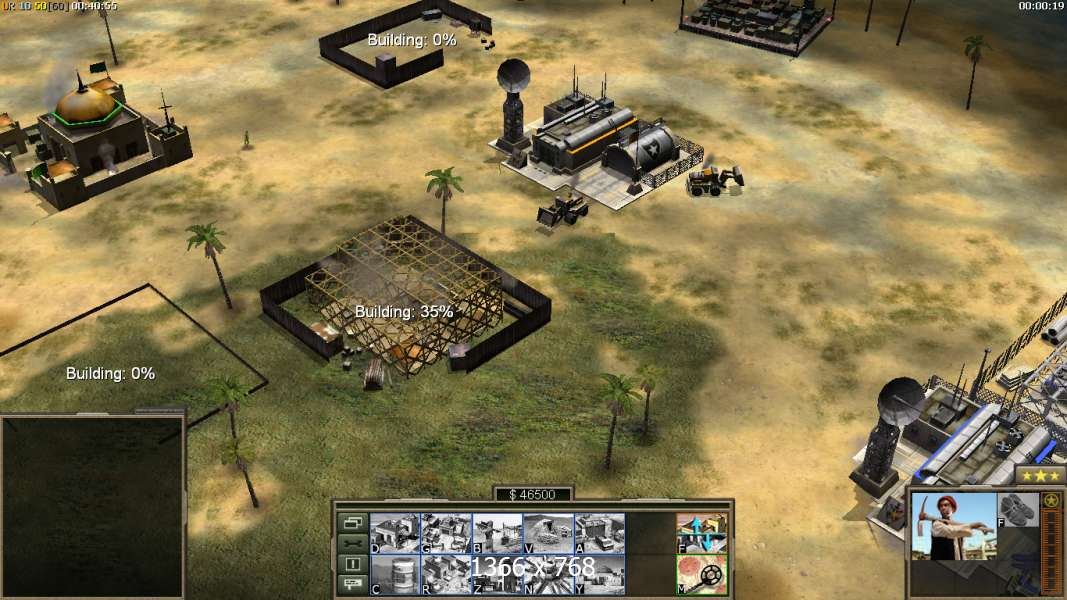Select the structure icon labeled Z
This screenshot has height=600, width=1067.
point(497,574)
